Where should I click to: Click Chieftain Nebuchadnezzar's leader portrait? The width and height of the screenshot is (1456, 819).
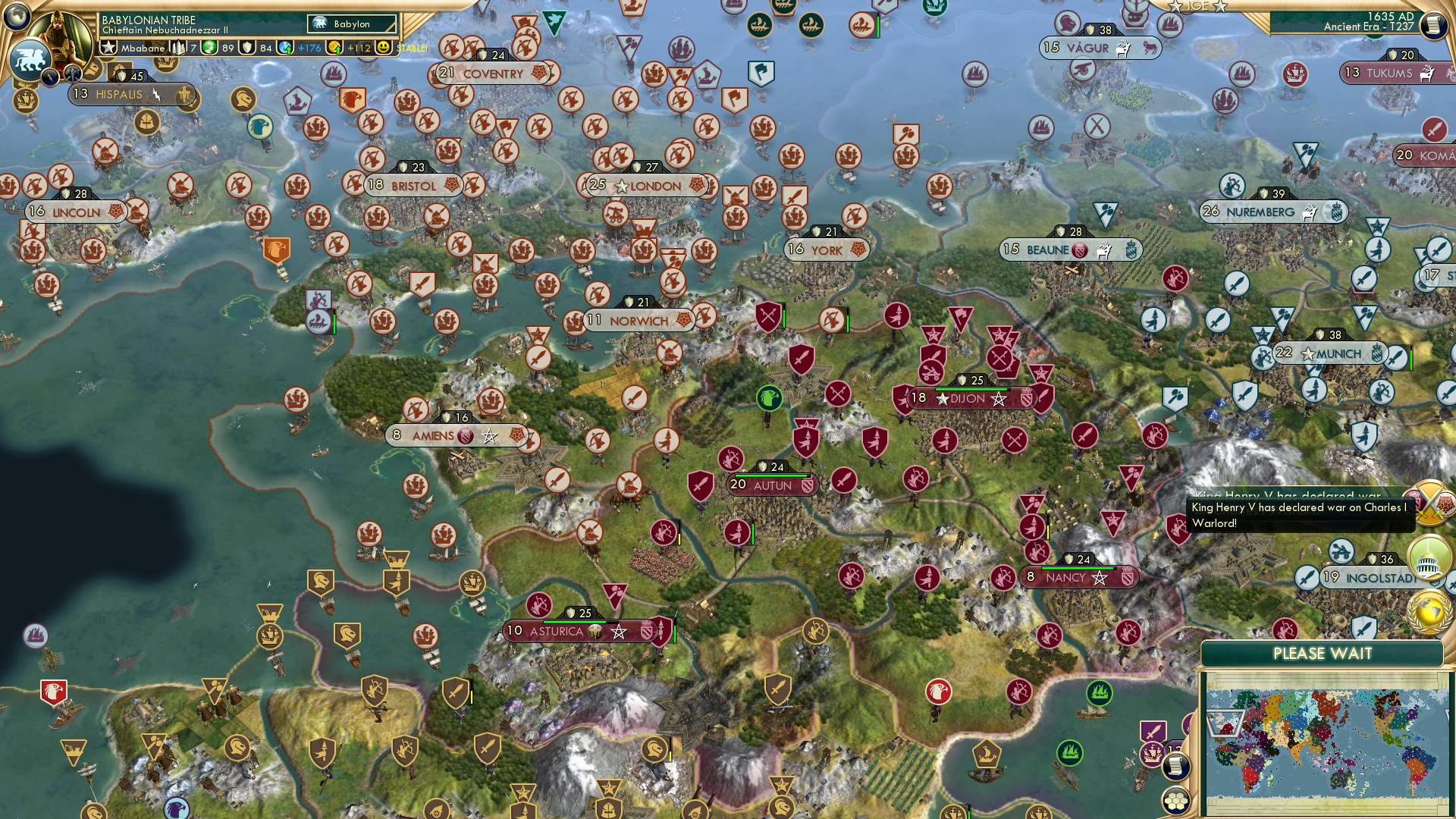point(59,36)
